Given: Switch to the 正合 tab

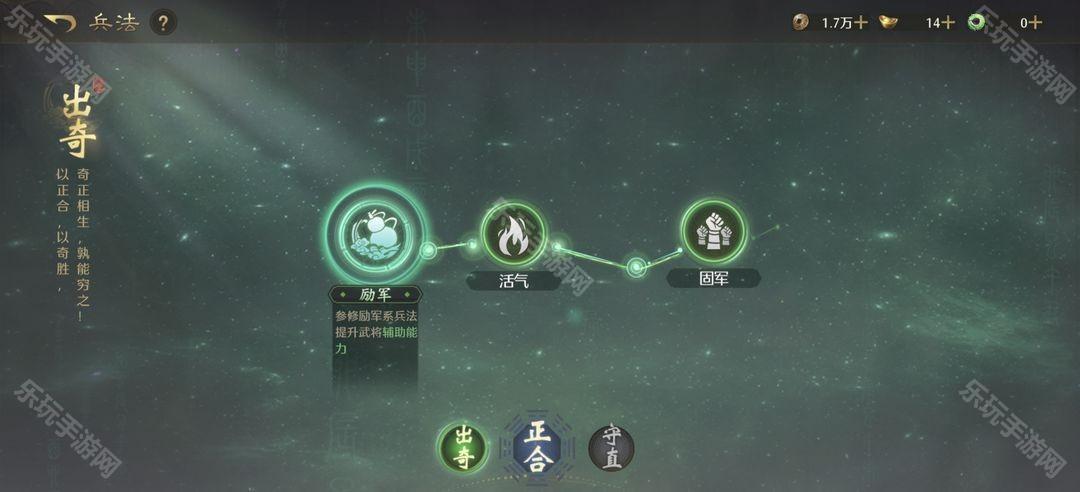Looking at the screenshot, I should (538, 446).
